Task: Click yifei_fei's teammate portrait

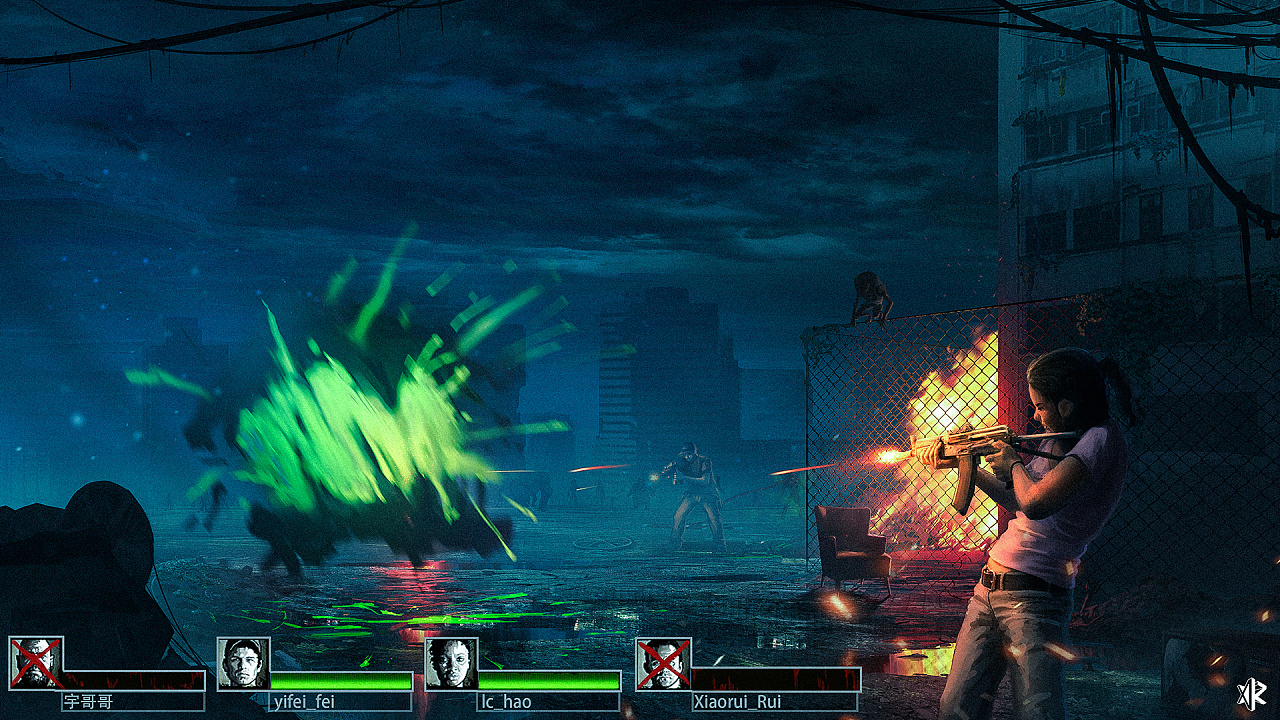Action: pyautogui.click(x=244, y=663)
